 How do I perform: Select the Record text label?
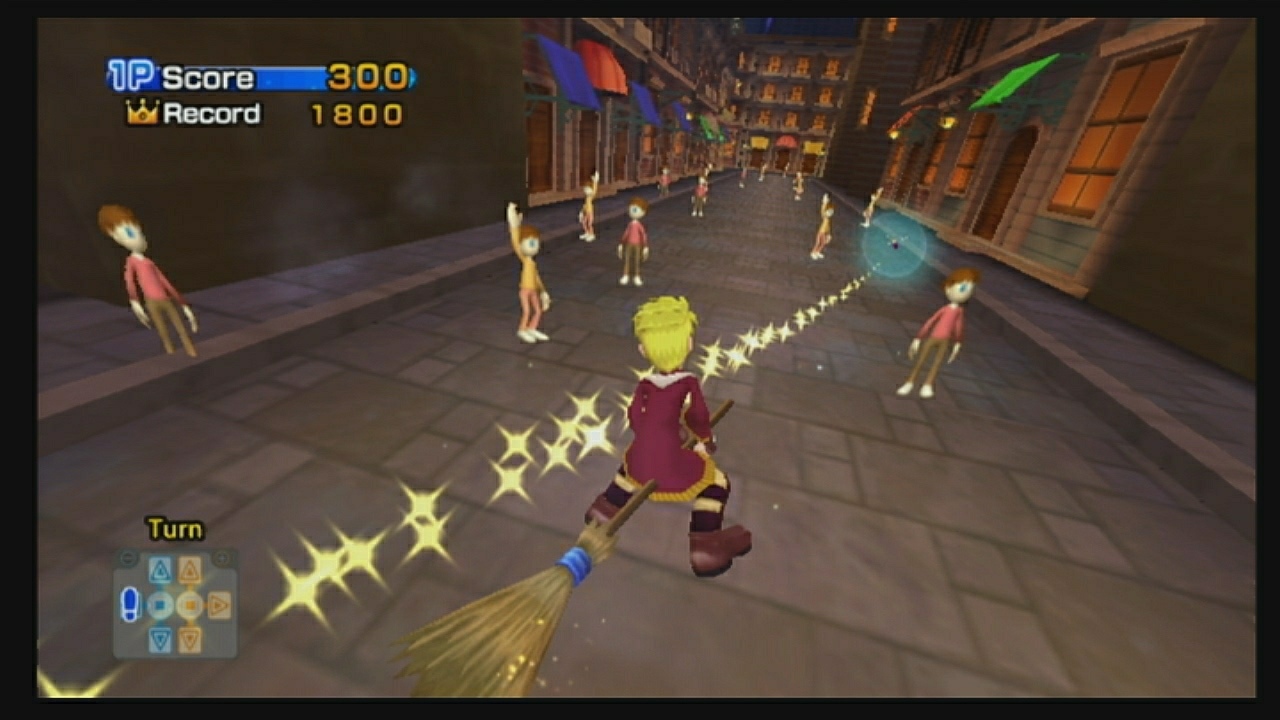pyautogui.click(x=213, y=113)
